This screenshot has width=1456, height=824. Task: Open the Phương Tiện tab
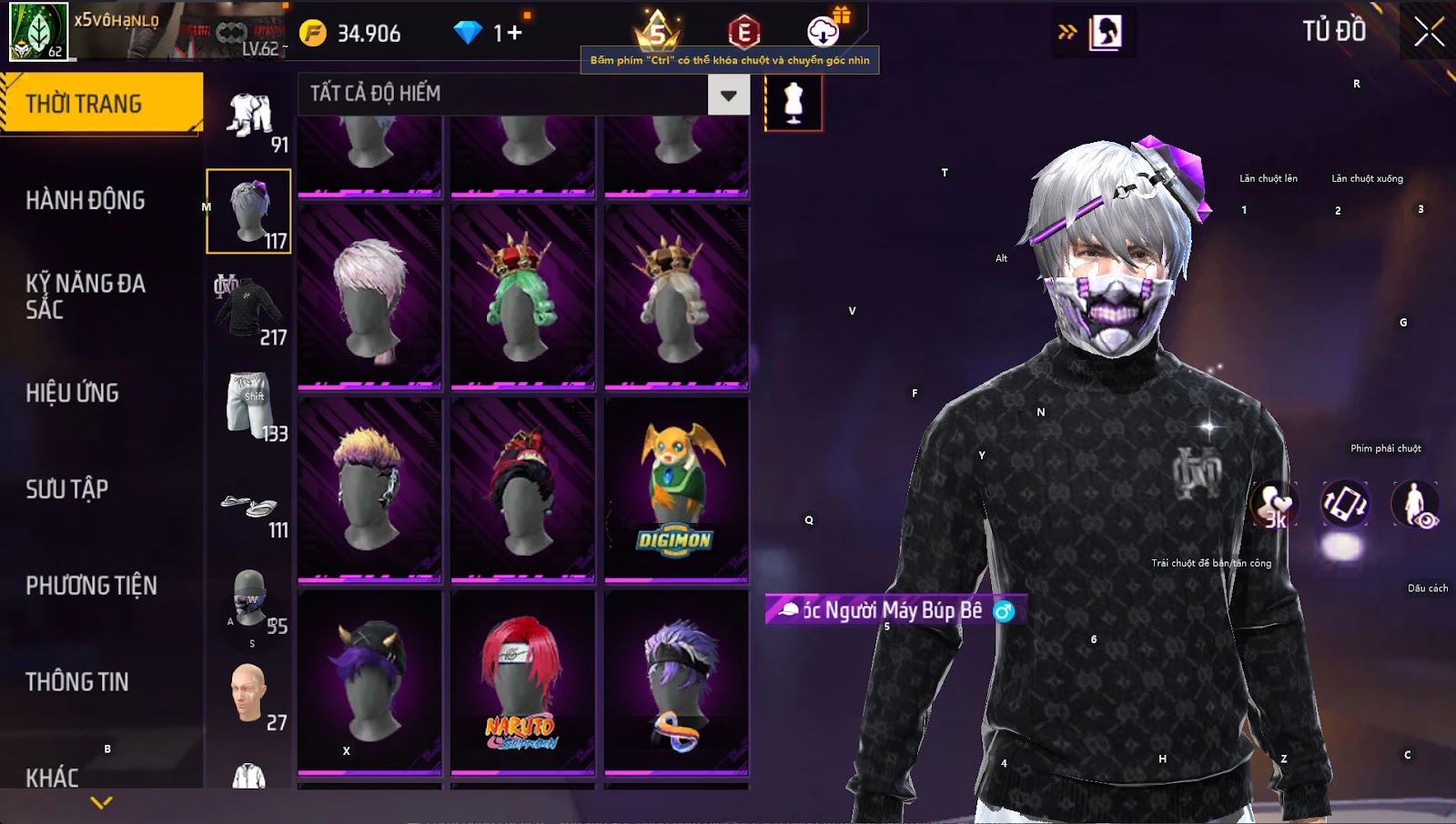tap(91, 586)
